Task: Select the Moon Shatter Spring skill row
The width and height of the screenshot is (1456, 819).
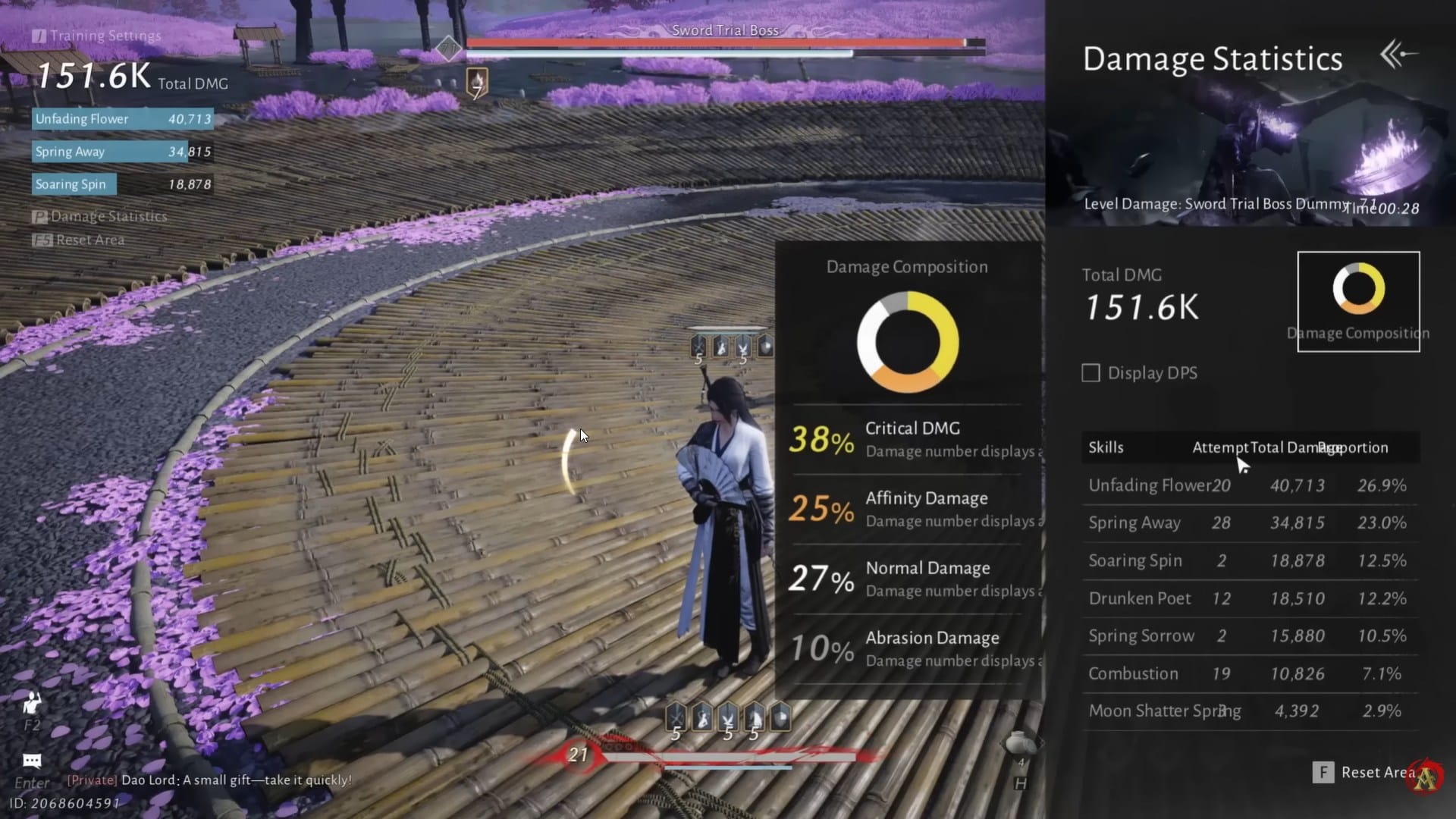Action: click(1247, 711)
